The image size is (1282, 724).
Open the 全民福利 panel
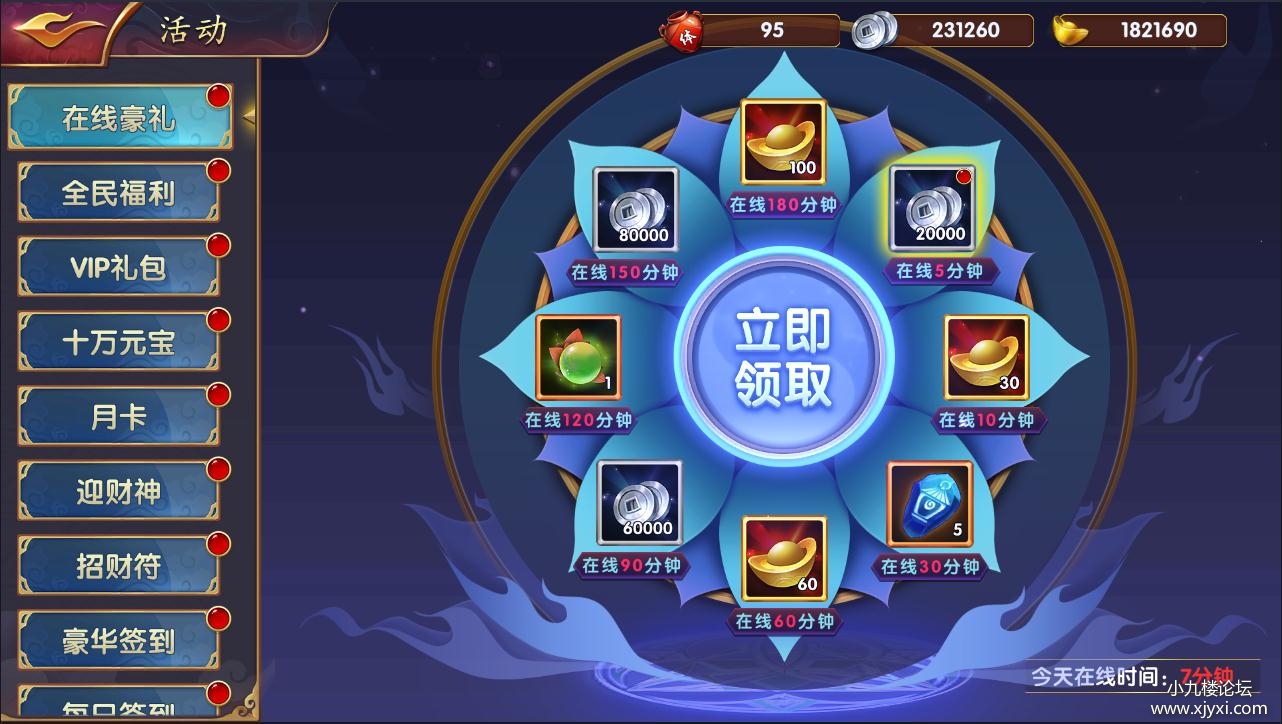coord(119,191)
